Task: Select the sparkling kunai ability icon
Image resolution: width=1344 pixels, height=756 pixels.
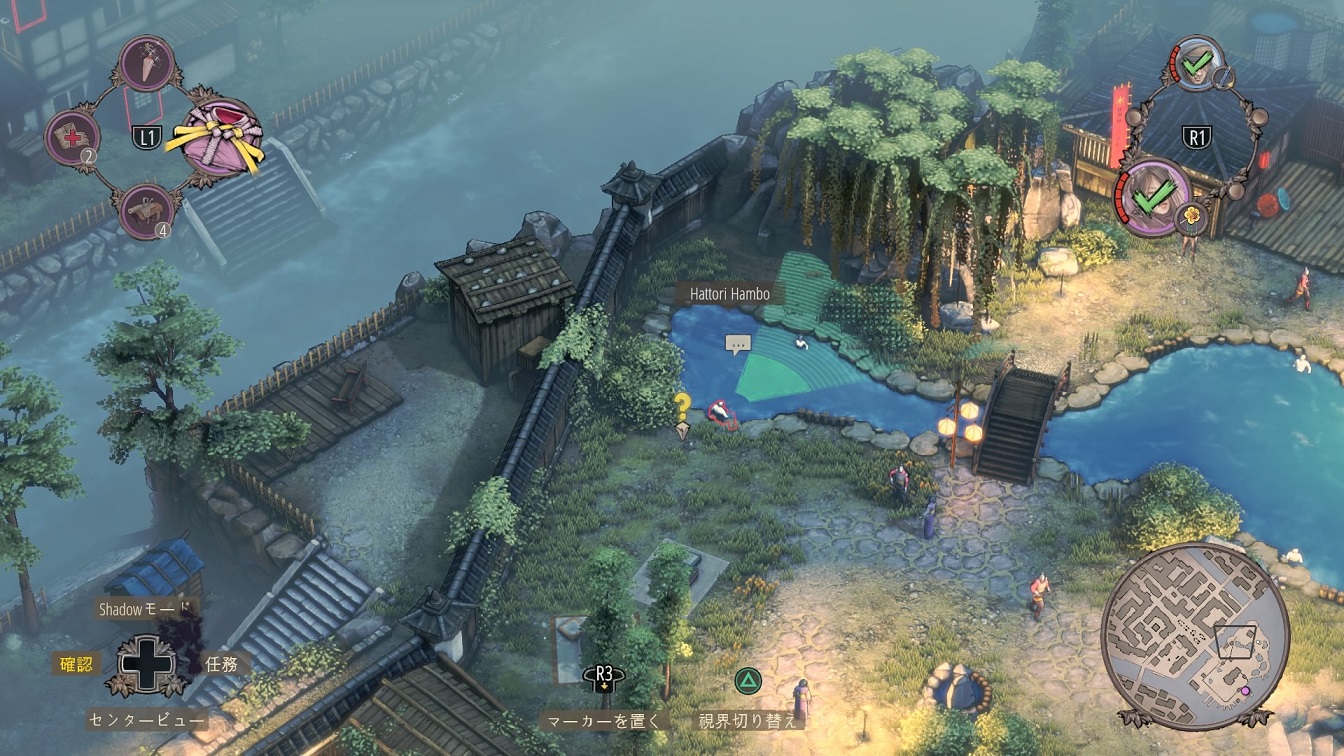Action: pyautogui.click(x=147, y=63)
